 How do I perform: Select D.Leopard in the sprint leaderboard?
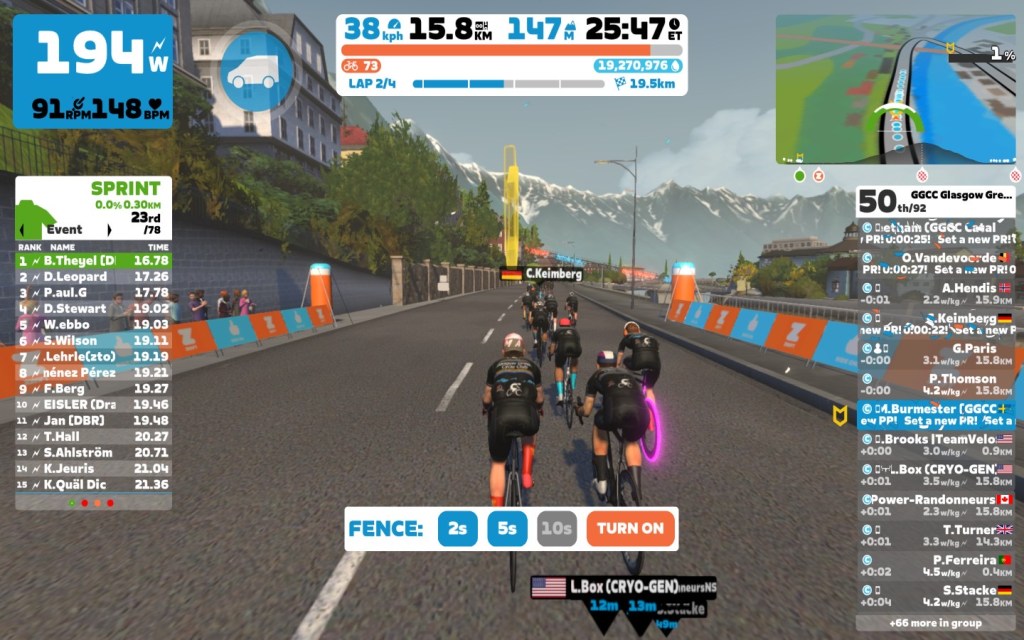[x=93, y=276]
